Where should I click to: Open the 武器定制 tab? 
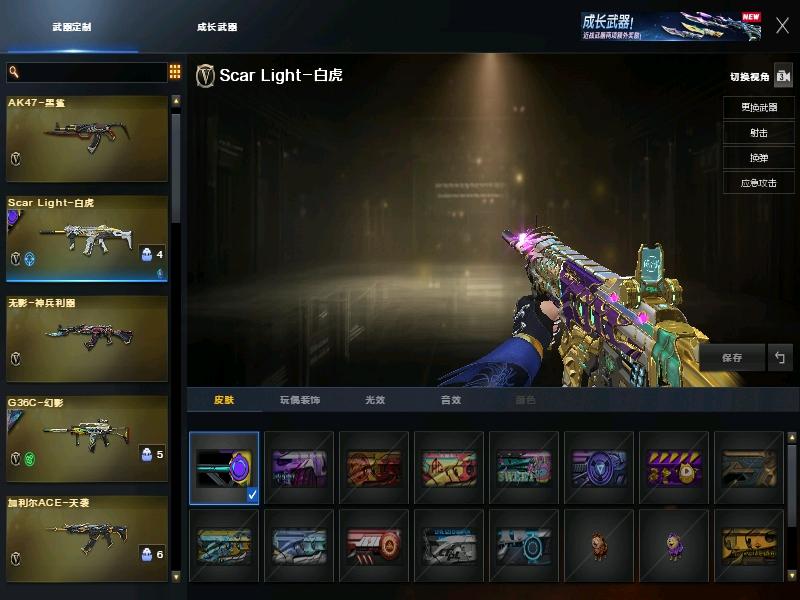coord(72,27)
